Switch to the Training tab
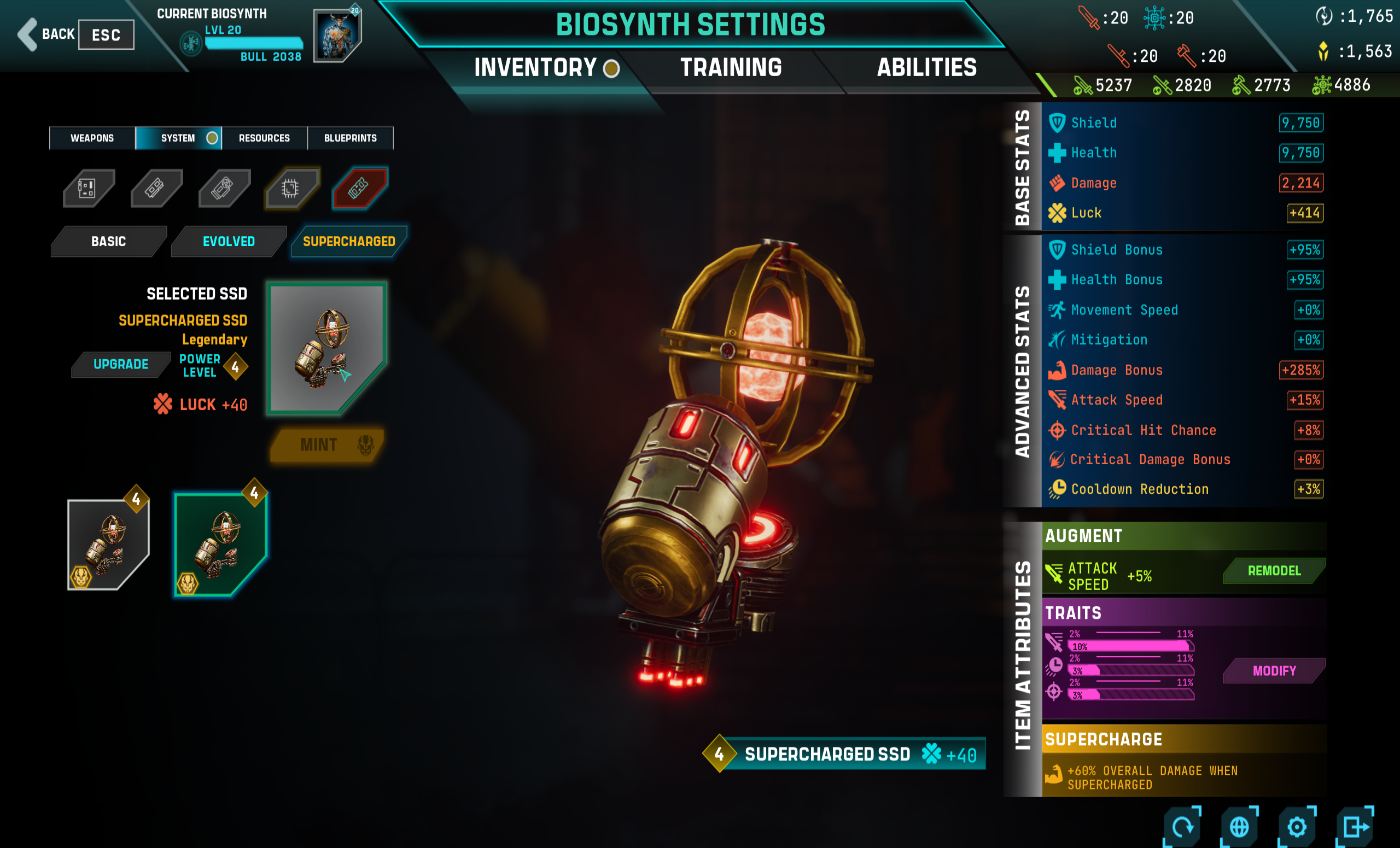This screenshot has height=848, width=1400. 731,68
